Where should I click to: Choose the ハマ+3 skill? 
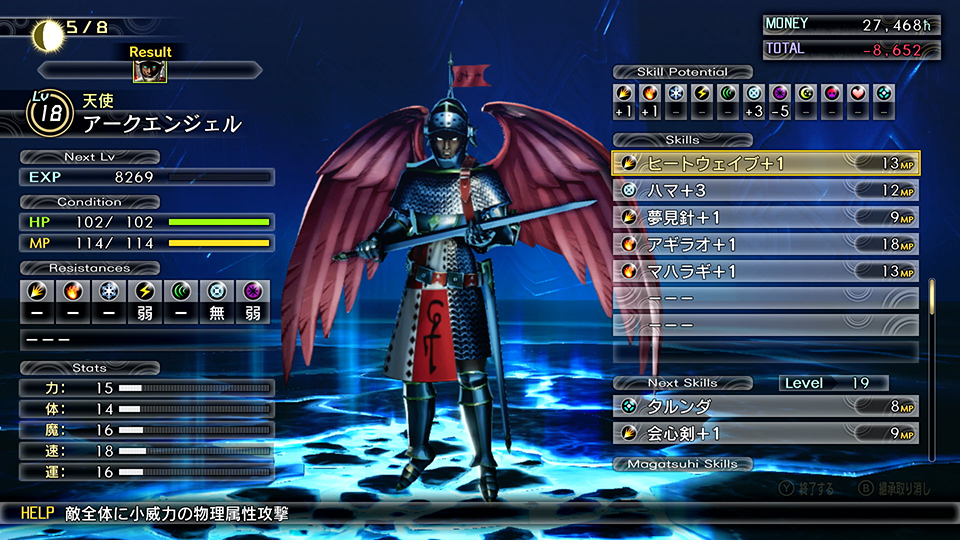[765, 190]
